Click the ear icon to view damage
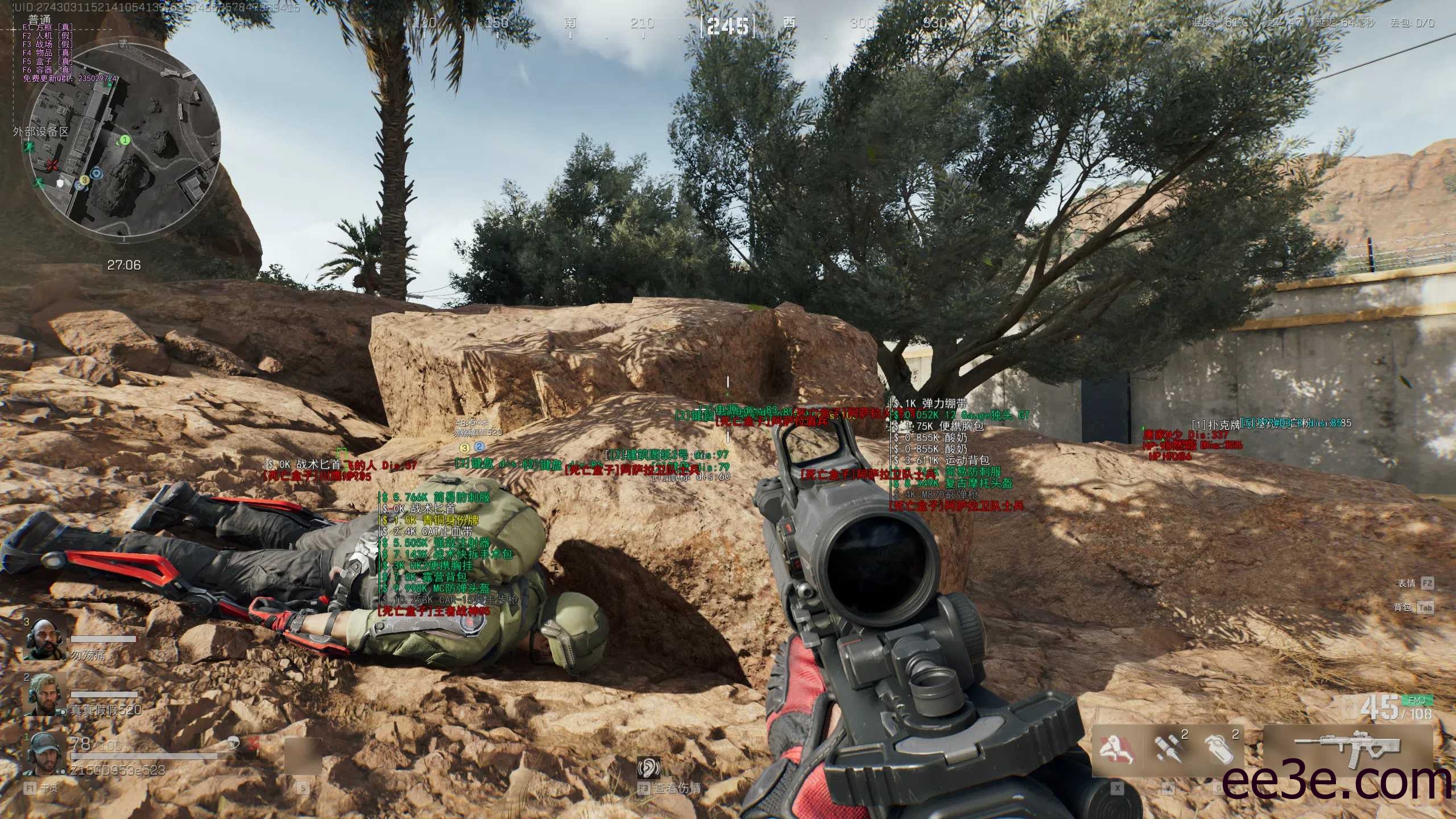The height and width of the screenshot is (819, 1456). point(649,768)
